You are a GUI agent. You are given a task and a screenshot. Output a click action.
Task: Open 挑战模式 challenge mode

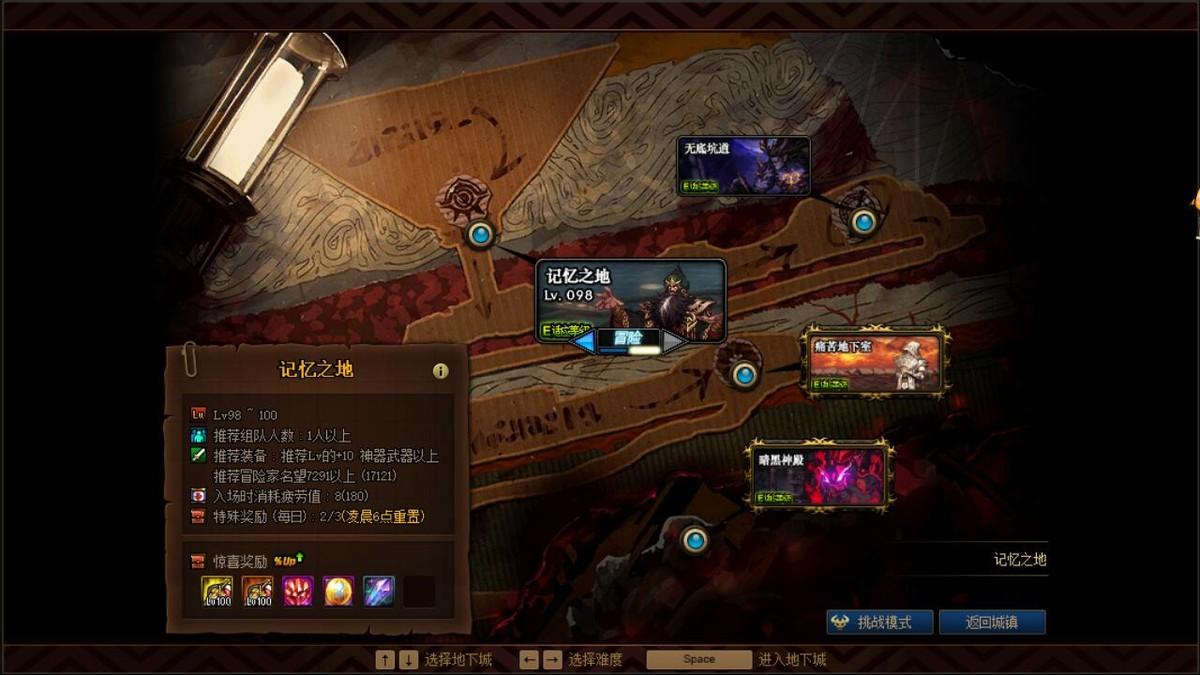pyautogui.click(x=880, y=622)
